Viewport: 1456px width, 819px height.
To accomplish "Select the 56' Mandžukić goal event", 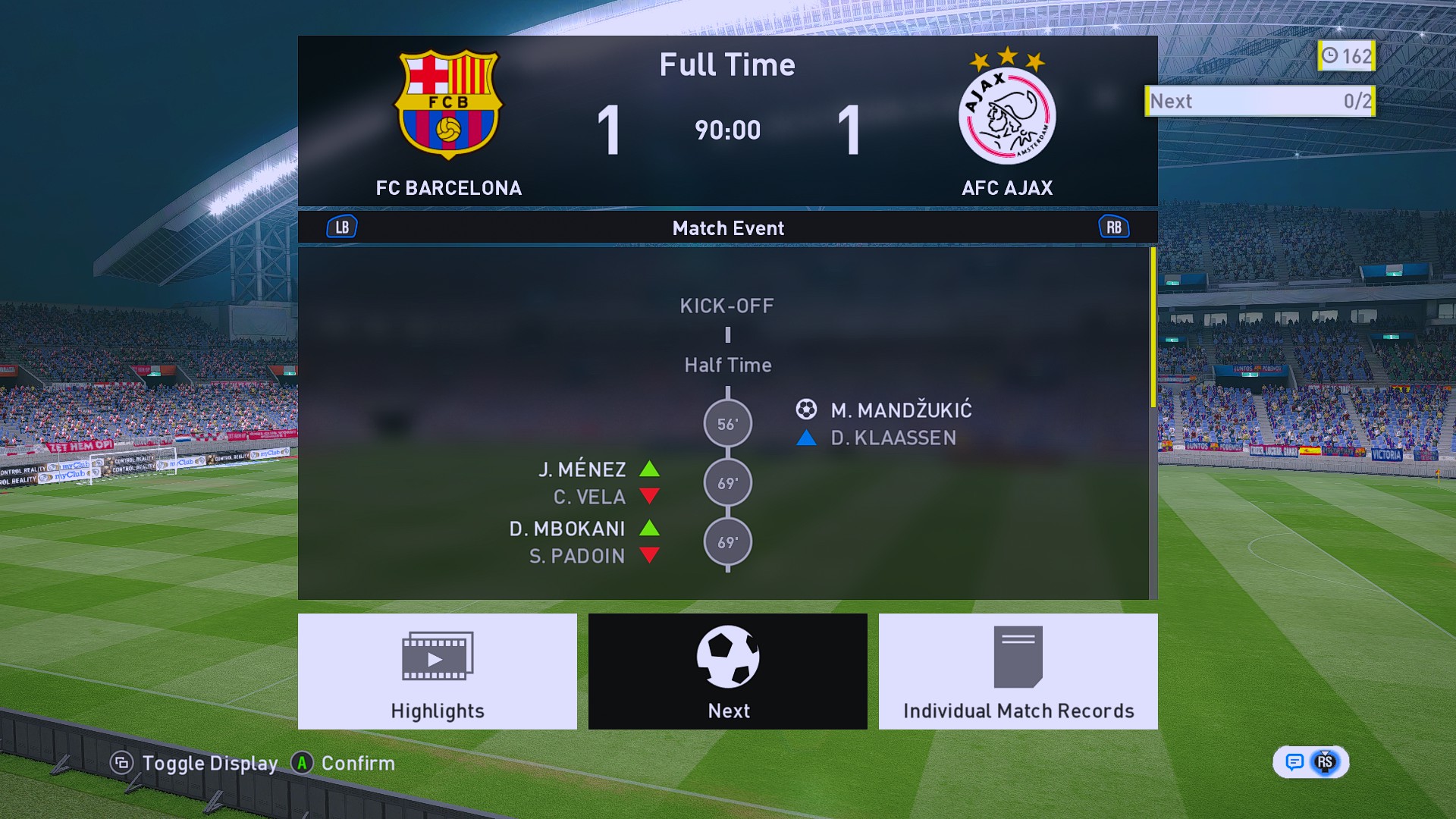I will point(728,424).
